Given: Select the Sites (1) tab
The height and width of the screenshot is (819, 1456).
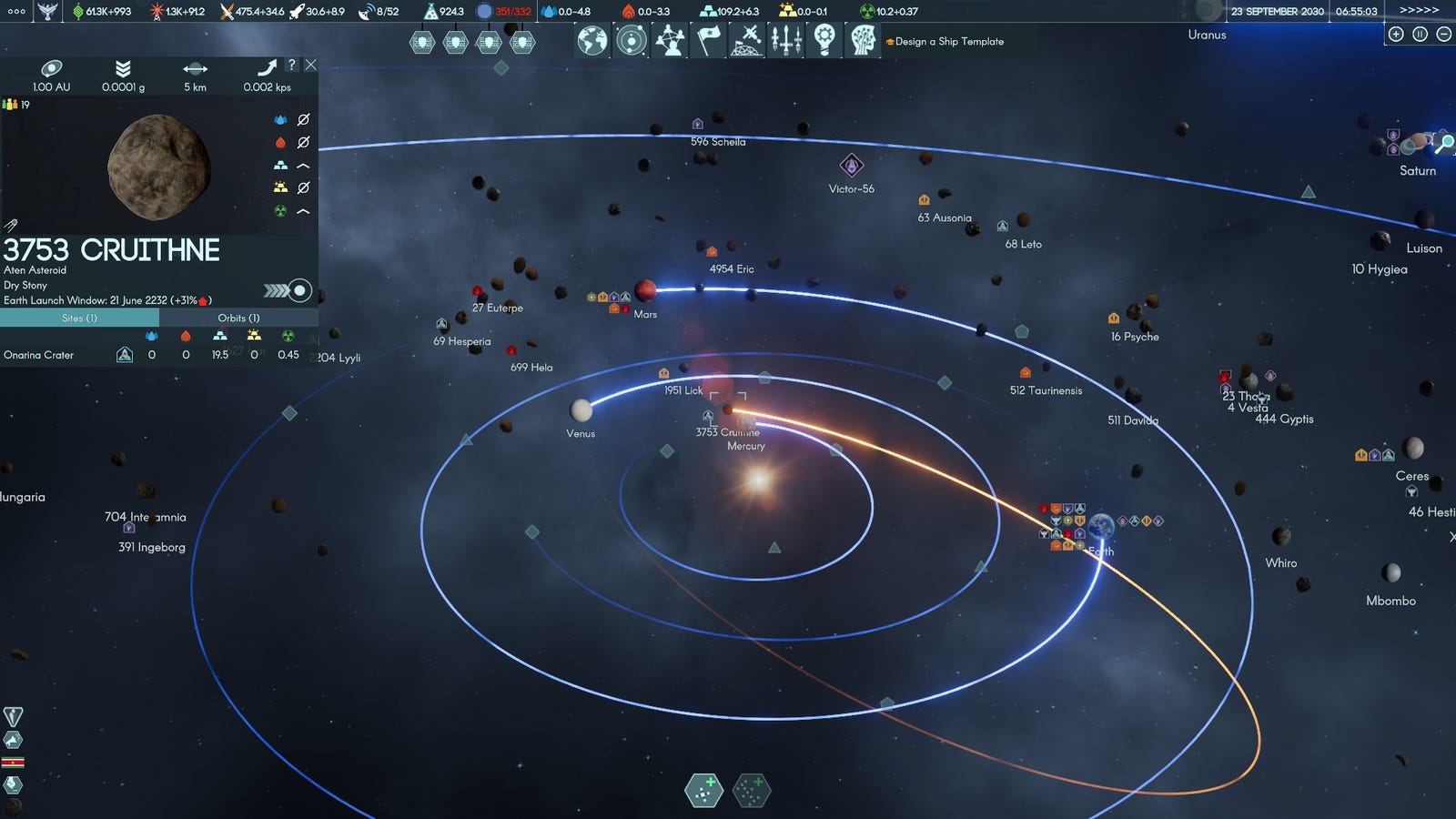Looking at the screenshot, I should [x=79, y=318].
